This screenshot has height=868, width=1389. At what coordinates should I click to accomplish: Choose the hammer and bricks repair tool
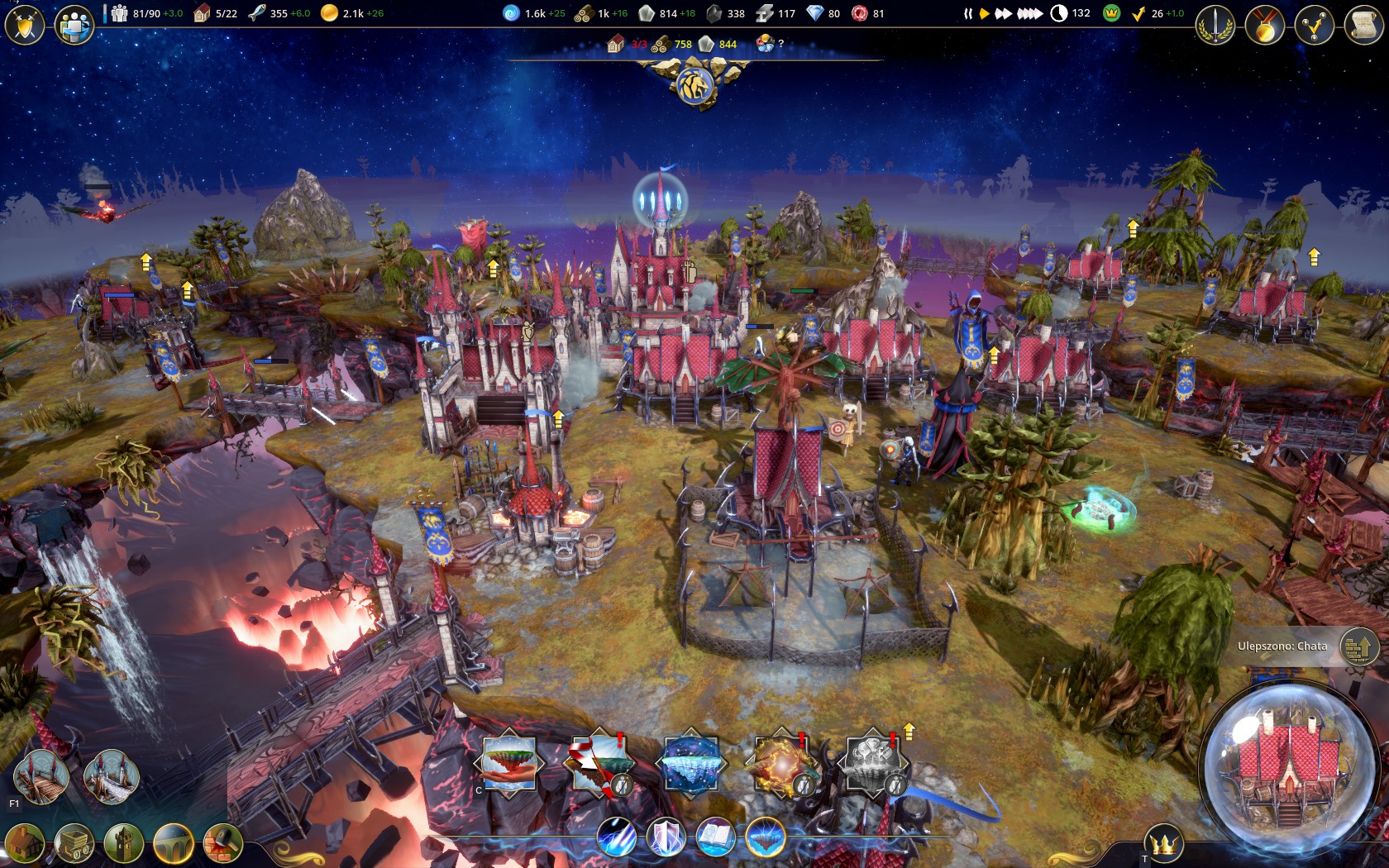tap(222, 844)
